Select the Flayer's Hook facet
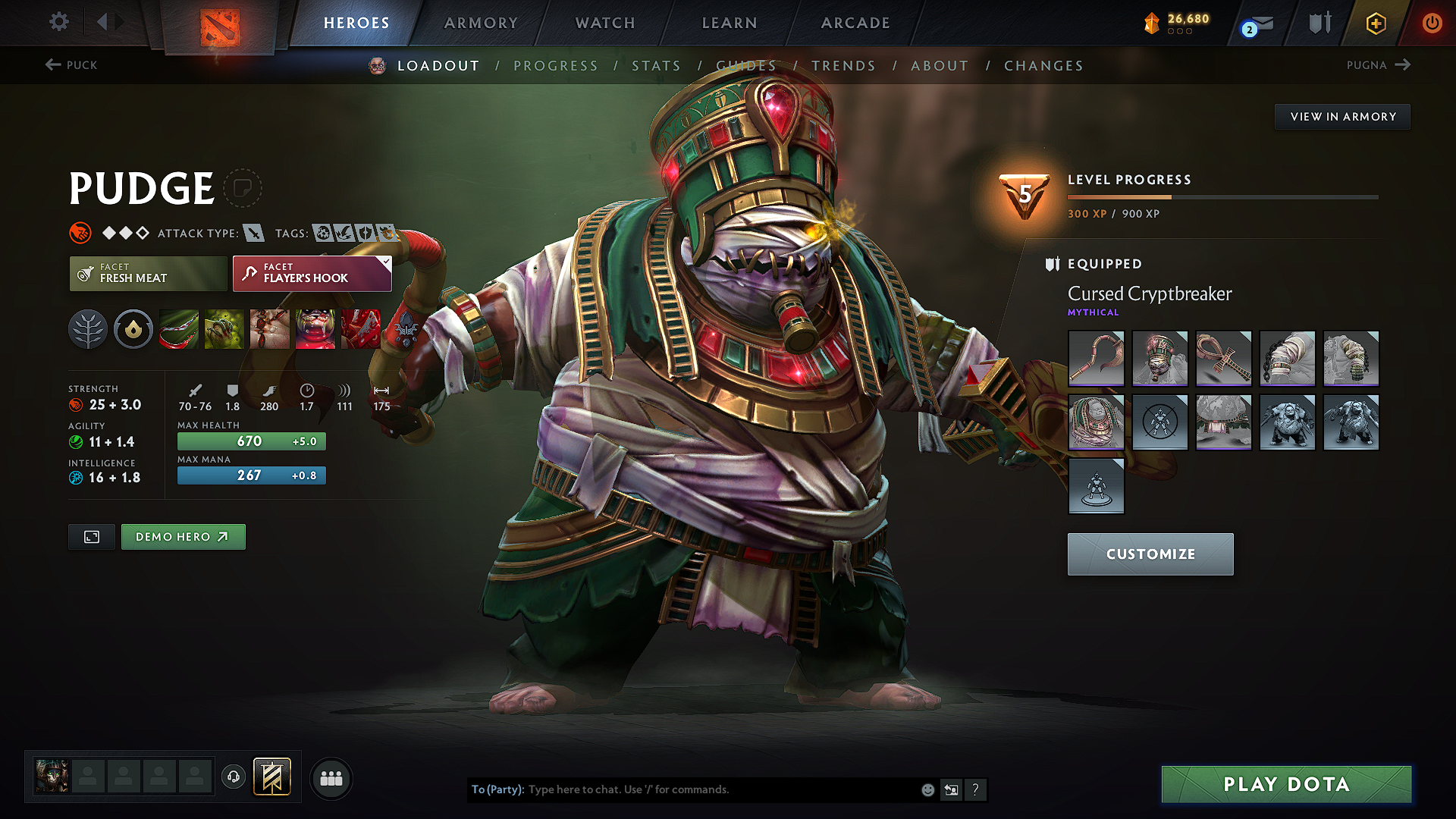 [312, 273]
